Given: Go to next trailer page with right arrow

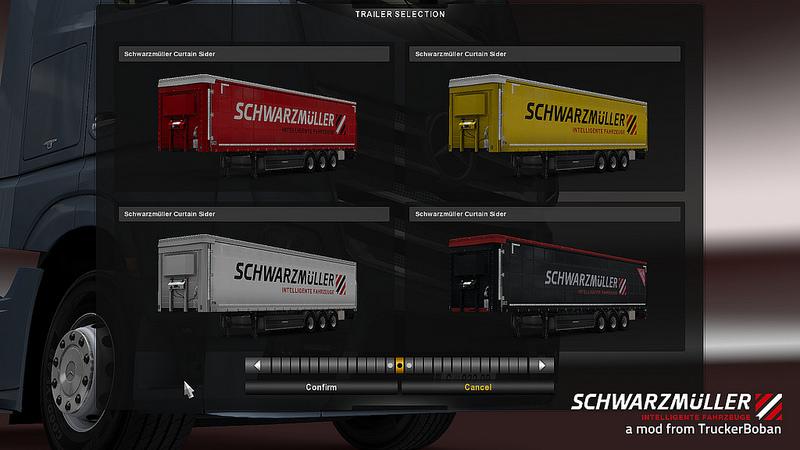Looking at the screenshot, I should 543,366.
